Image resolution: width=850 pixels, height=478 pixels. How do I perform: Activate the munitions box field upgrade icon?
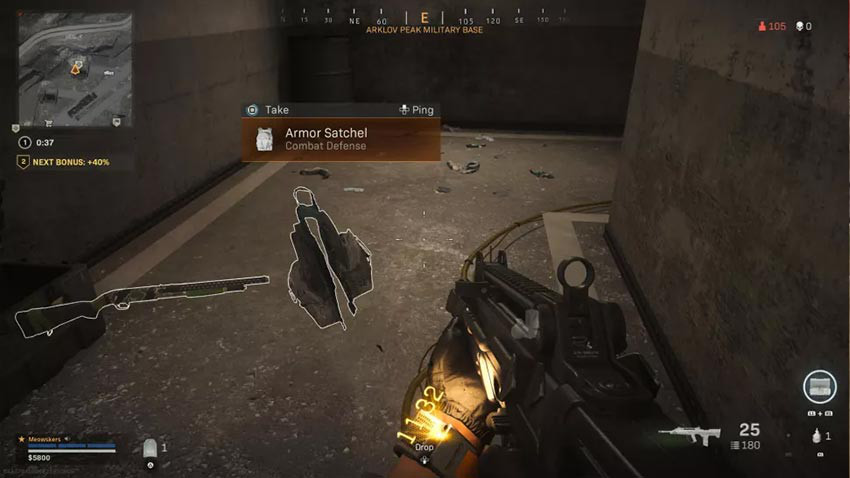tap(819, 388)
